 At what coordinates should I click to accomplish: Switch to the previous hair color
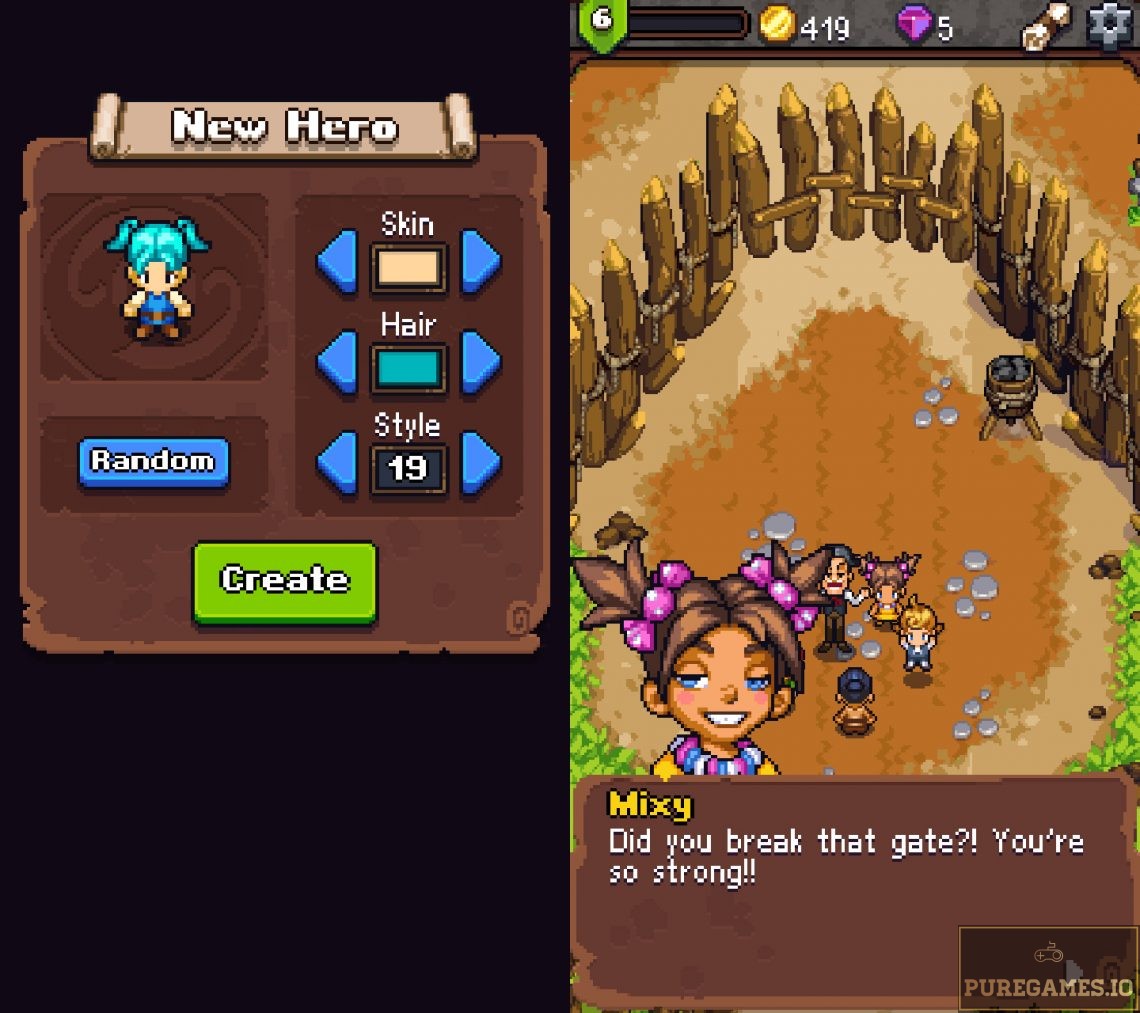337,363
